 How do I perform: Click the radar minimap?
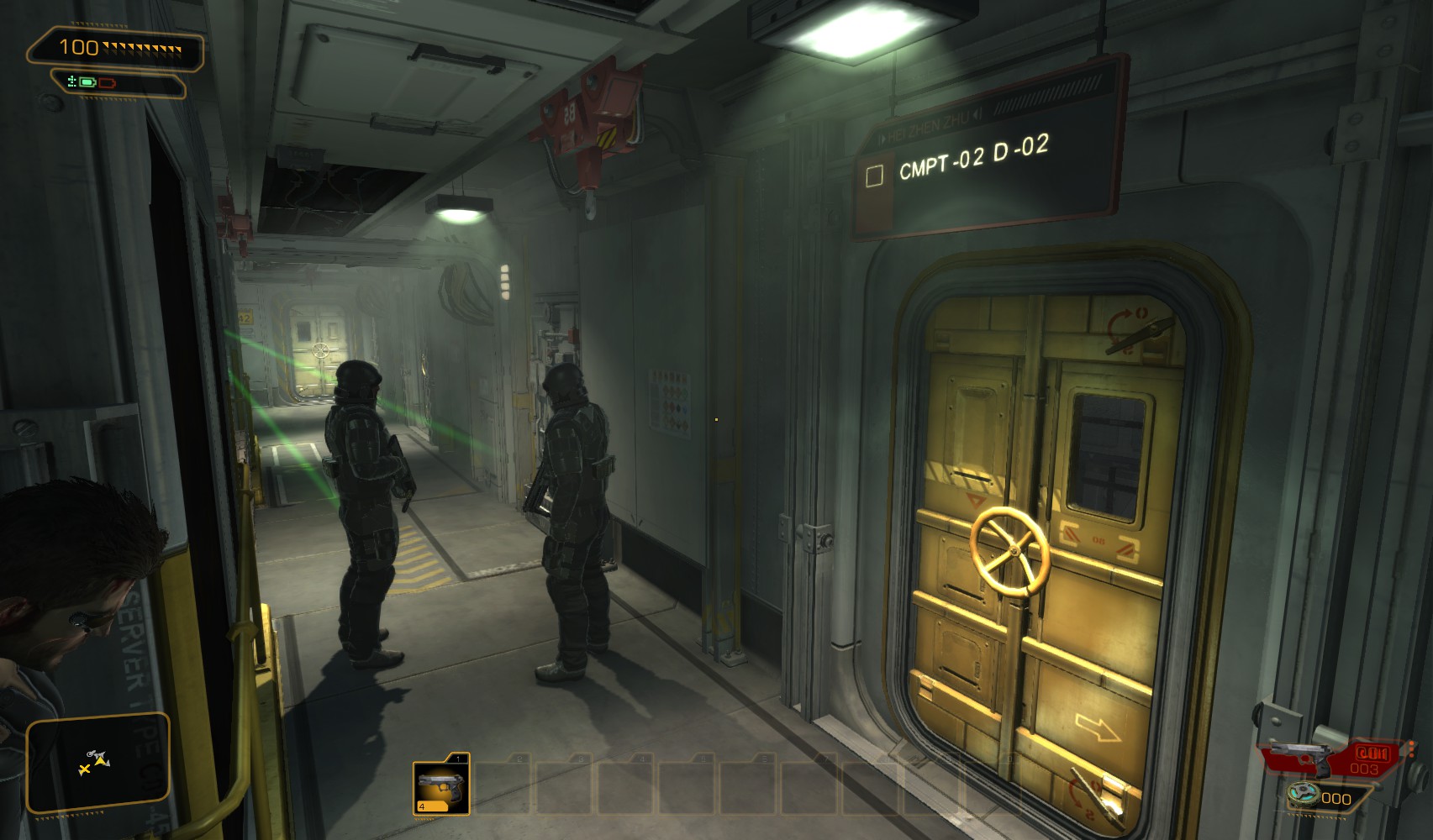[97, 761]
